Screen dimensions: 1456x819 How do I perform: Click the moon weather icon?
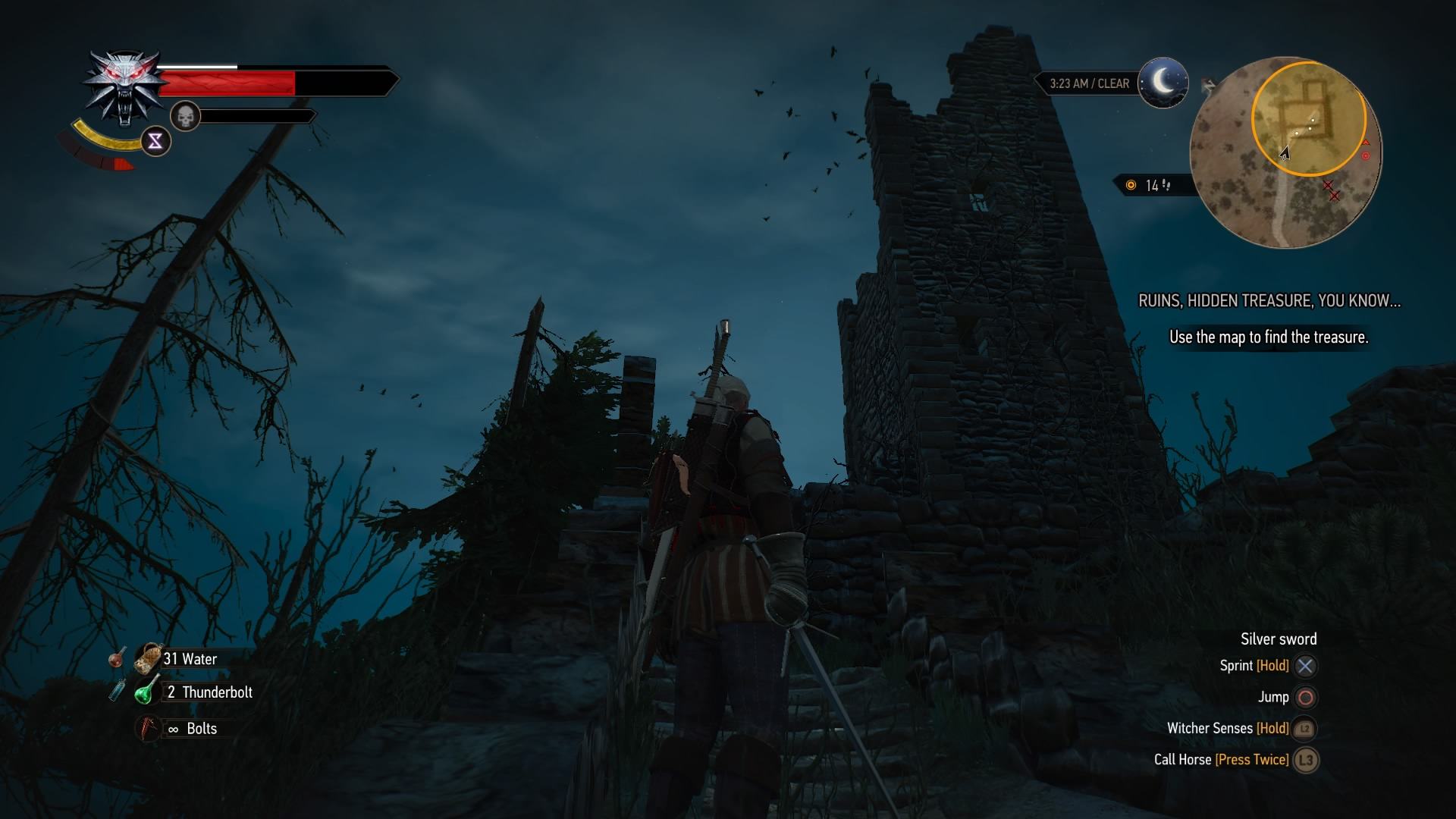coord(1163,82)
